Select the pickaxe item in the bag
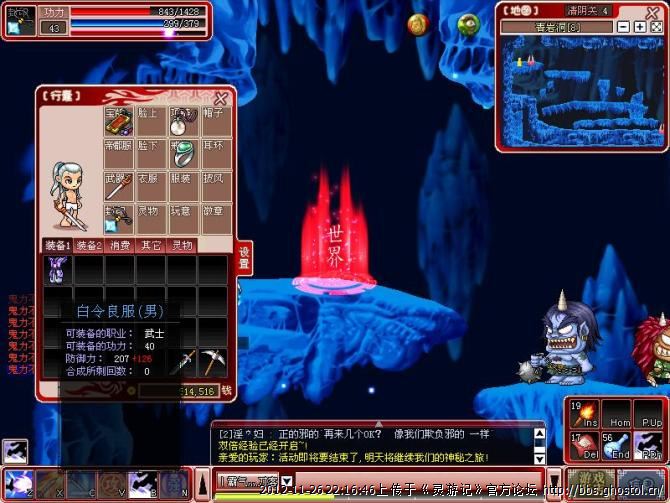This screenshot has height=503, width=670. [212, 361]
